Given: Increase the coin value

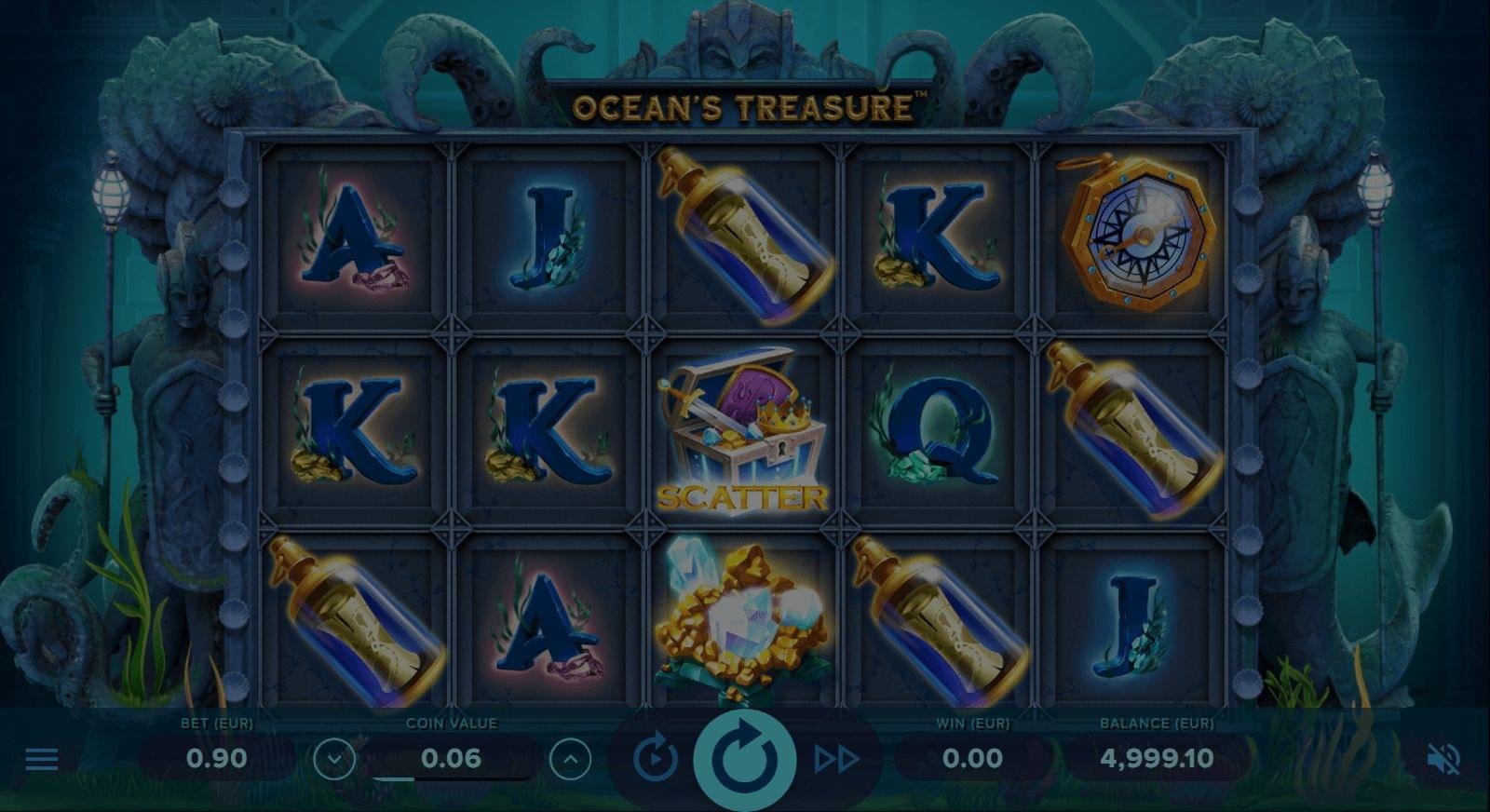Looking at the screenshot, I should (x=570, y=760).
